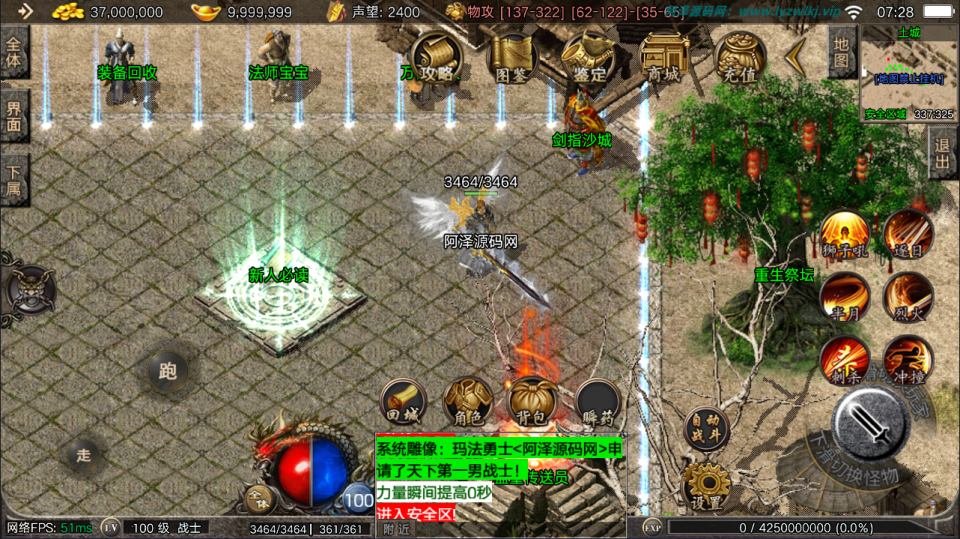Image resolution: width=960 pixels, height=539 pixels.
Task: Activate the 狮子吼 skill
Action: coord(844,234)
